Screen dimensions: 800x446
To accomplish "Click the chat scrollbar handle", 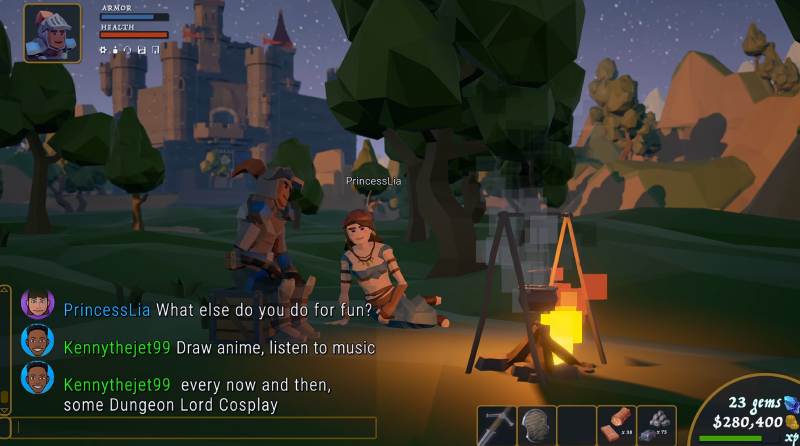I will pos(5,398).
